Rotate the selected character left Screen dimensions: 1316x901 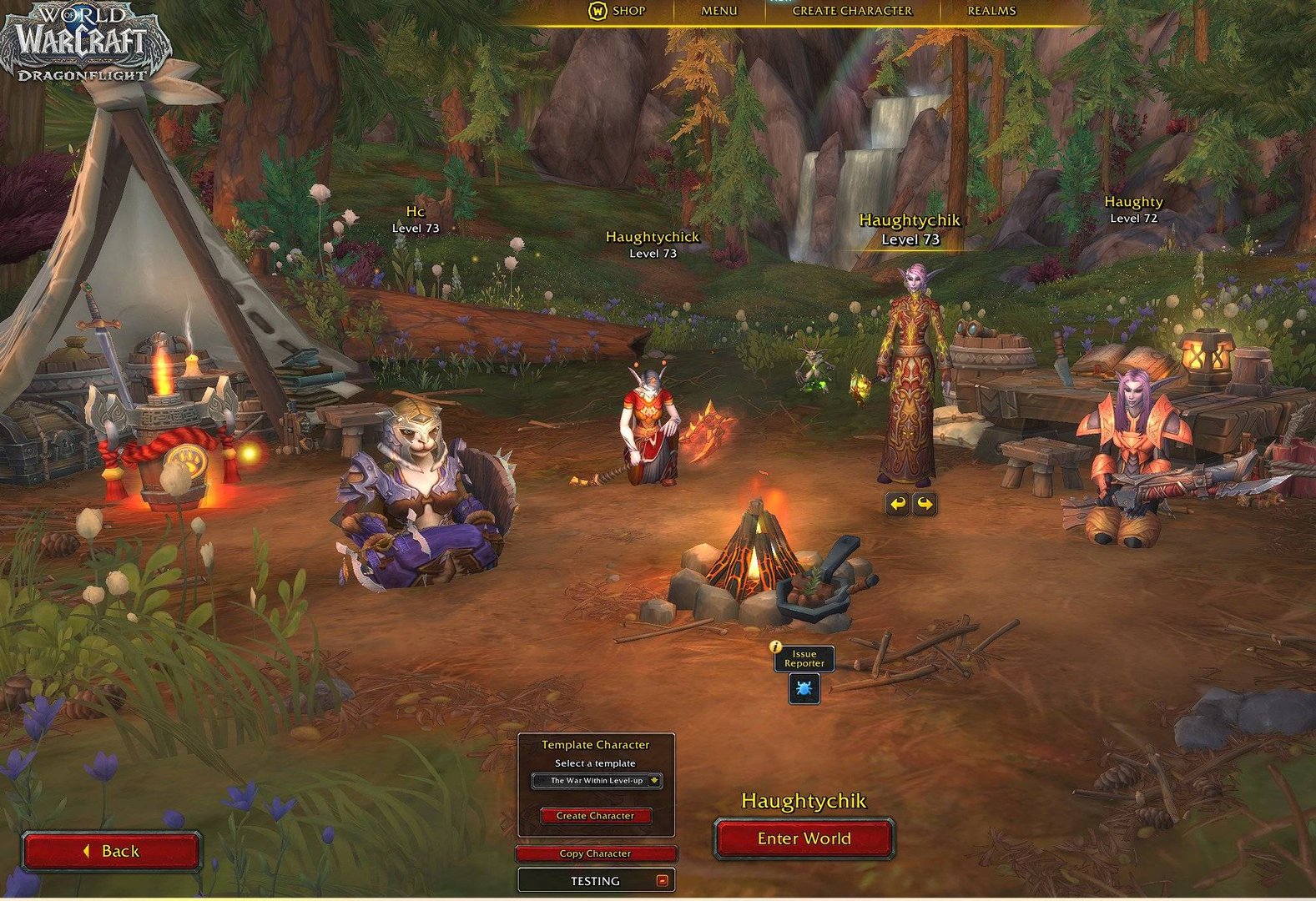tap(897, 504)
